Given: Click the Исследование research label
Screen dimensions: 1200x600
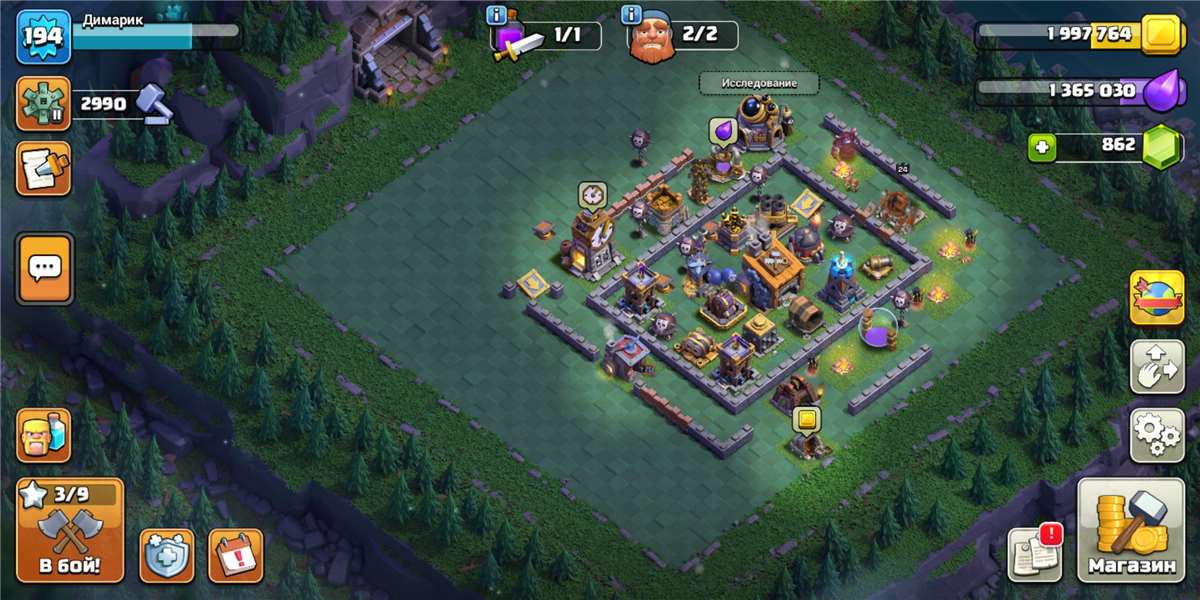Looking at the screenshot, I should pos(758,83).
